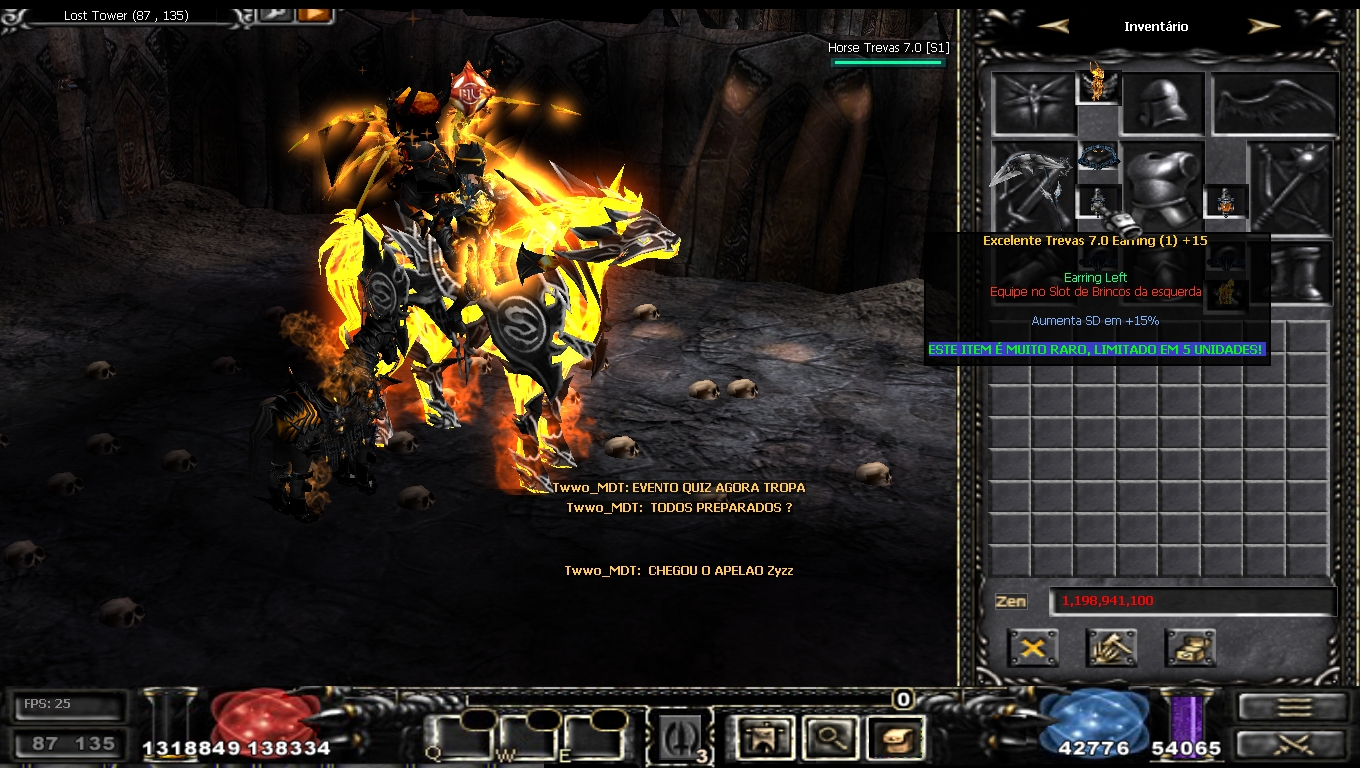
Task: Open the main menu lines button
Action: click(1293, 707)
